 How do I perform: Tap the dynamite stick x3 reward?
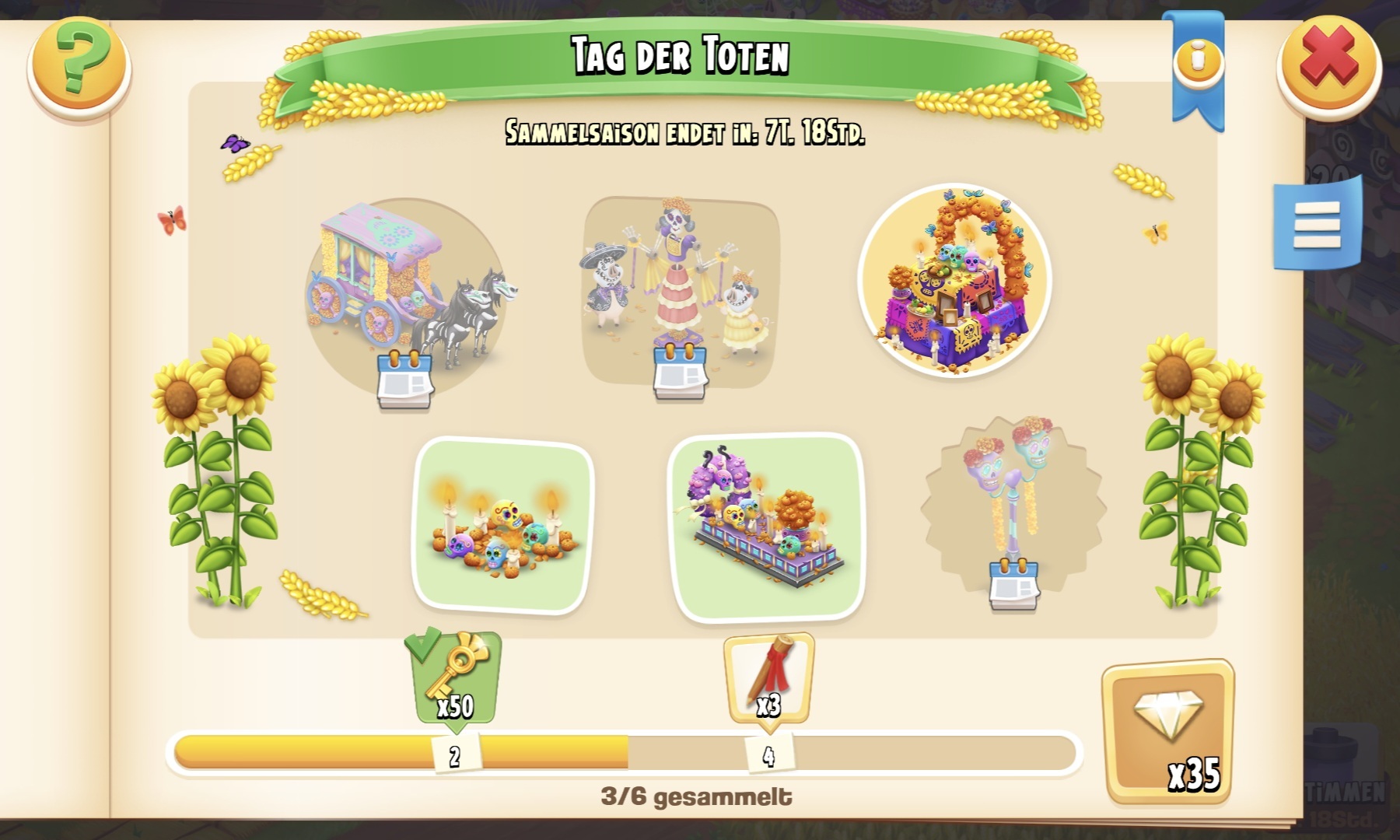click(768, 678)
